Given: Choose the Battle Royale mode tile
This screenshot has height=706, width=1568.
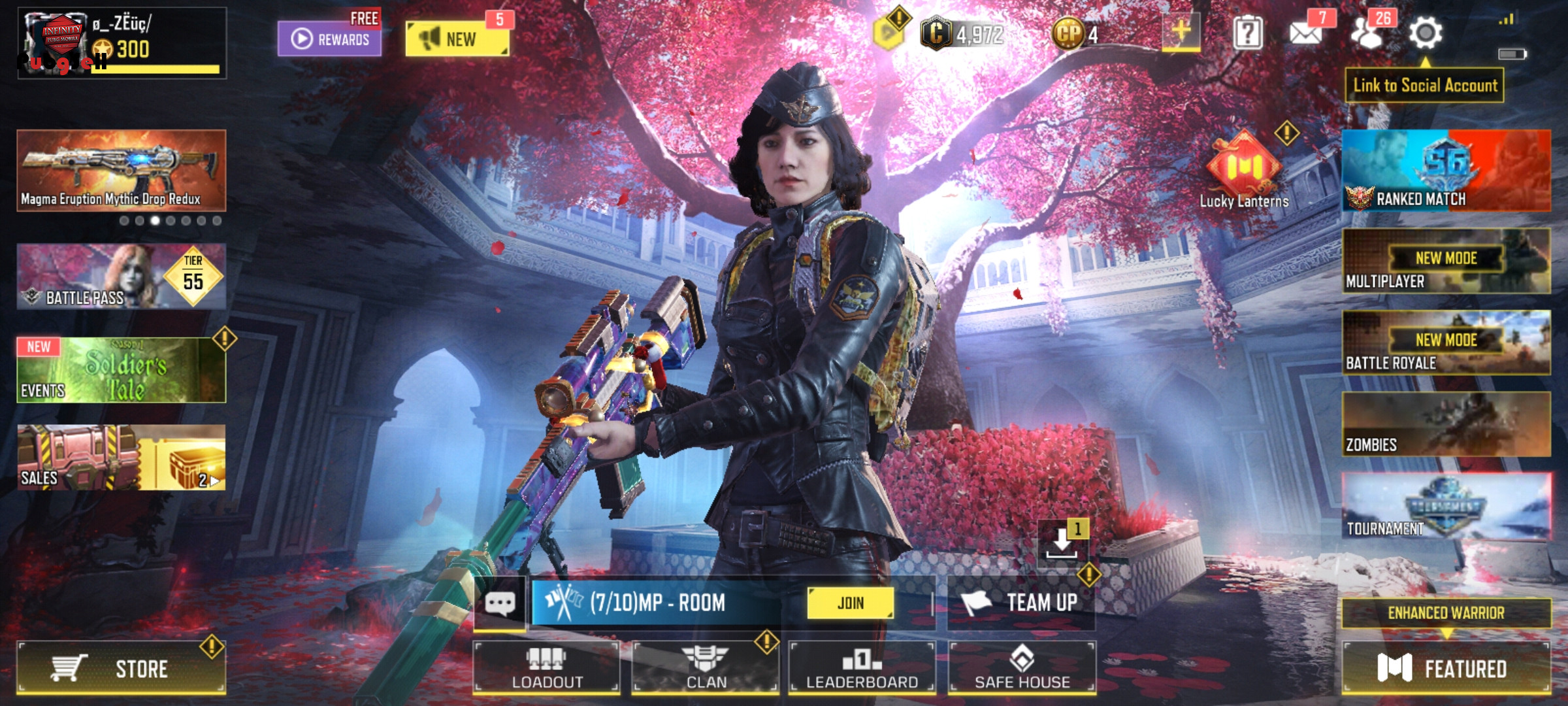Looking at the screenshot, I should (x=1446, y=343).
